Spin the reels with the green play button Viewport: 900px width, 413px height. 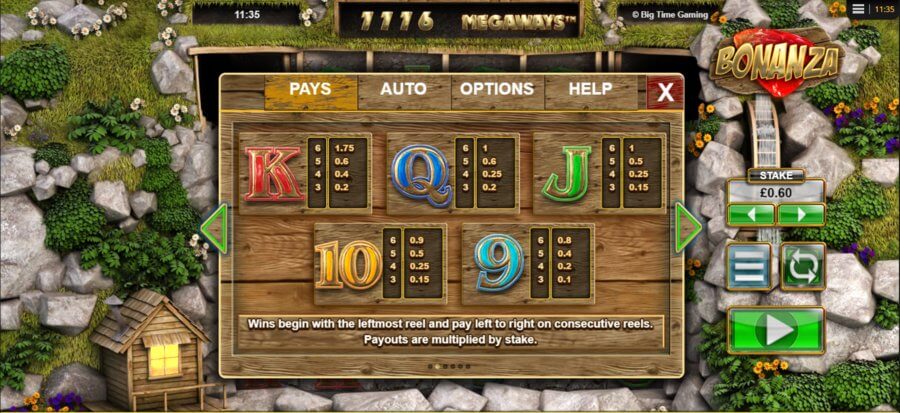[x=776, y=330]
